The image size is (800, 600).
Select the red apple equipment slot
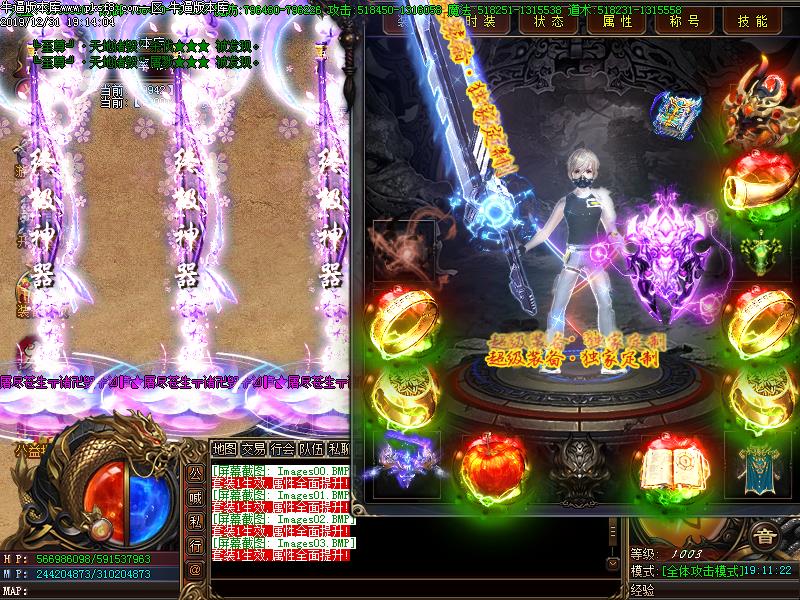pyautogui.click(x=493, y=464)
